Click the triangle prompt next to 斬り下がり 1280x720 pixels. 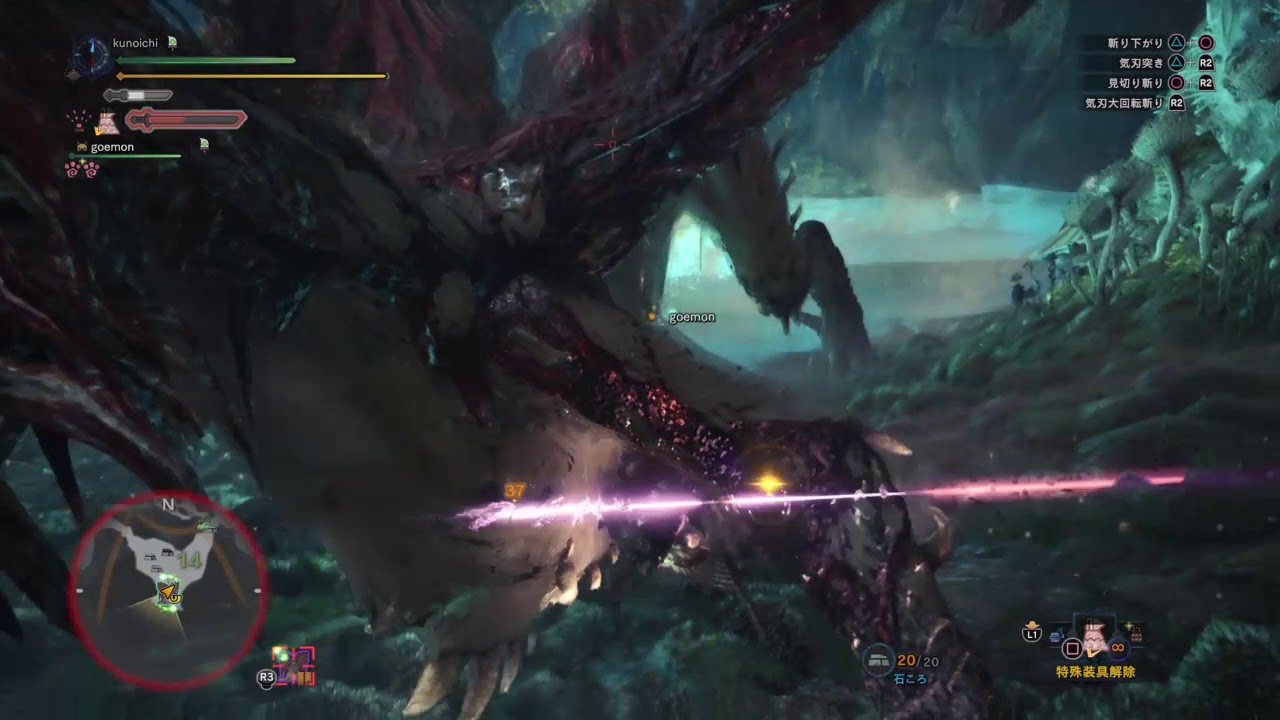1176,42
